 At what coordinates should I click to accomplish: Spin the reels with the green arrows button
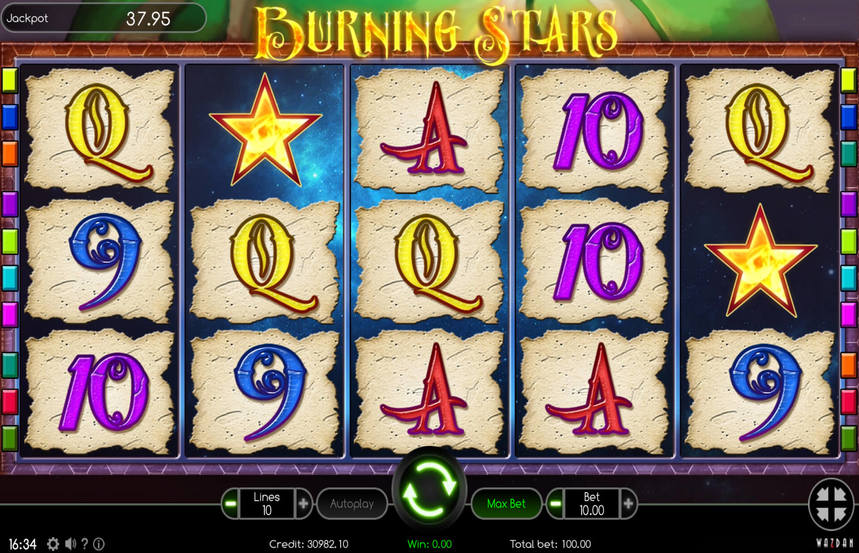click(429, 489)
